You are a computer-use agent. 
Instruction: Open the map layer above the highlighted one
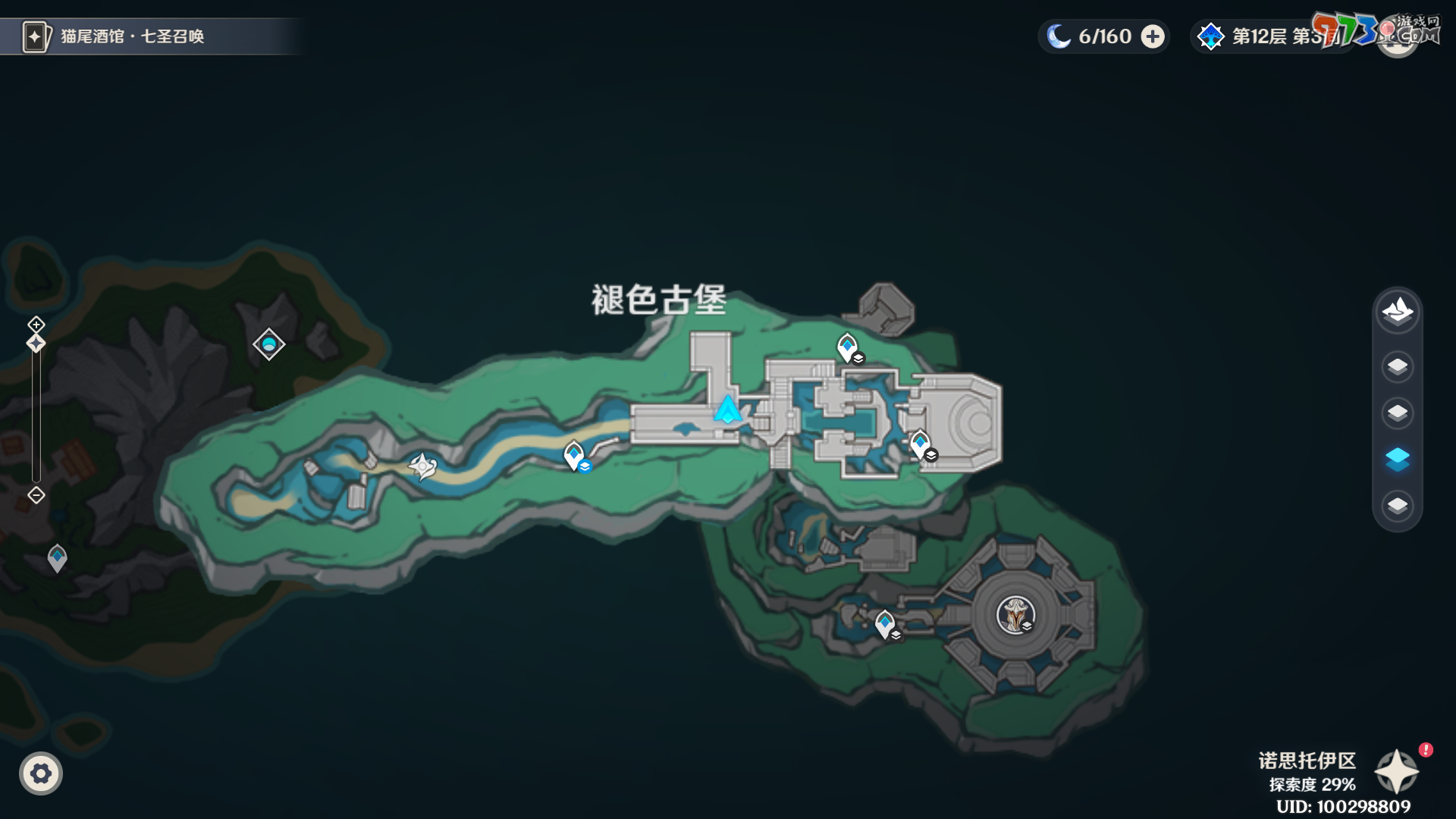click(1398, 412)
